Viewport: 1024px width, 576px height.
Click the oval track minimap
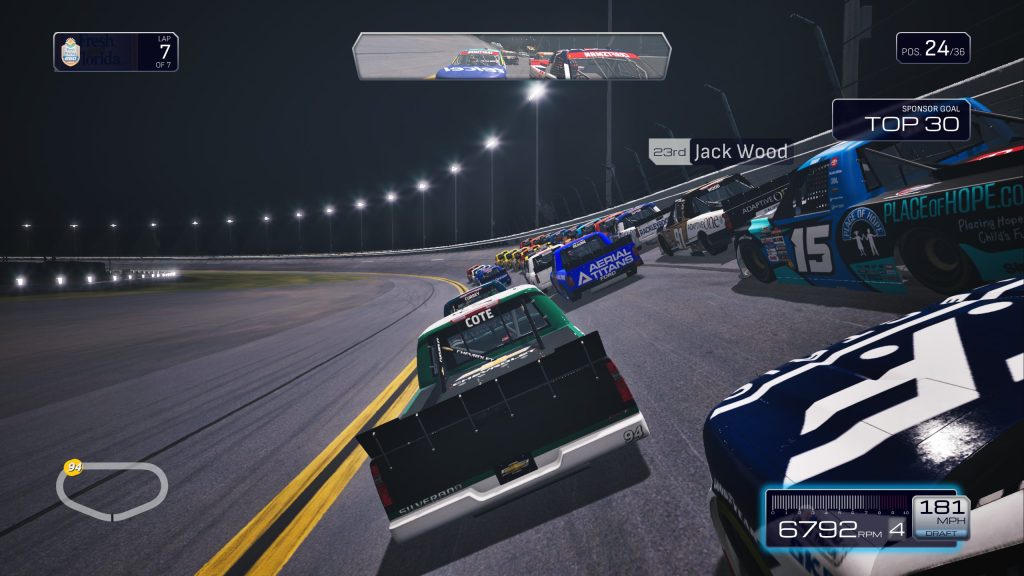(112, 490)
